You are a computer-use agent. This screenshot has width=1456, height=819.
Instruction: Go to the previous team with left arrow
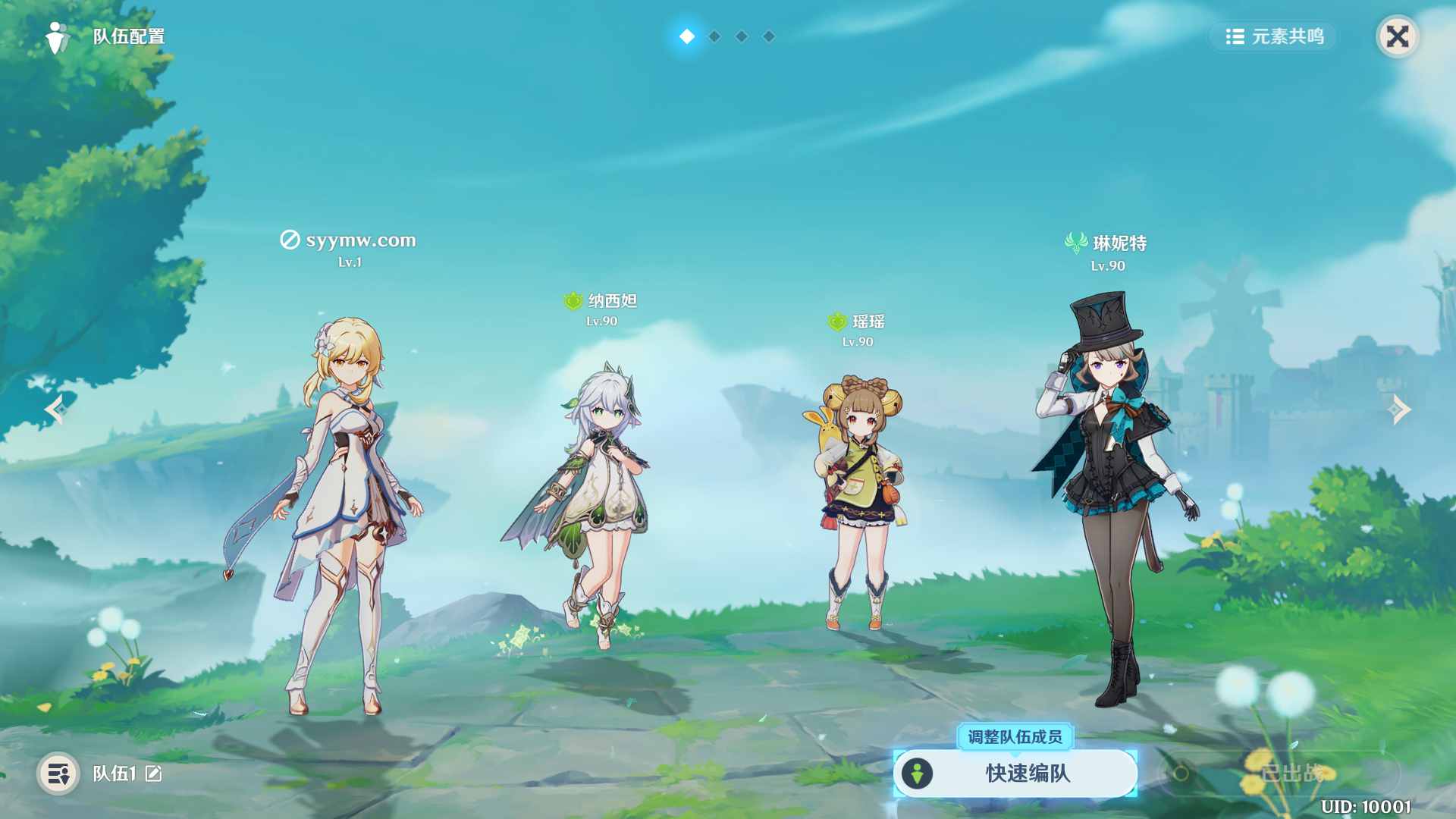tap(55, 409)
